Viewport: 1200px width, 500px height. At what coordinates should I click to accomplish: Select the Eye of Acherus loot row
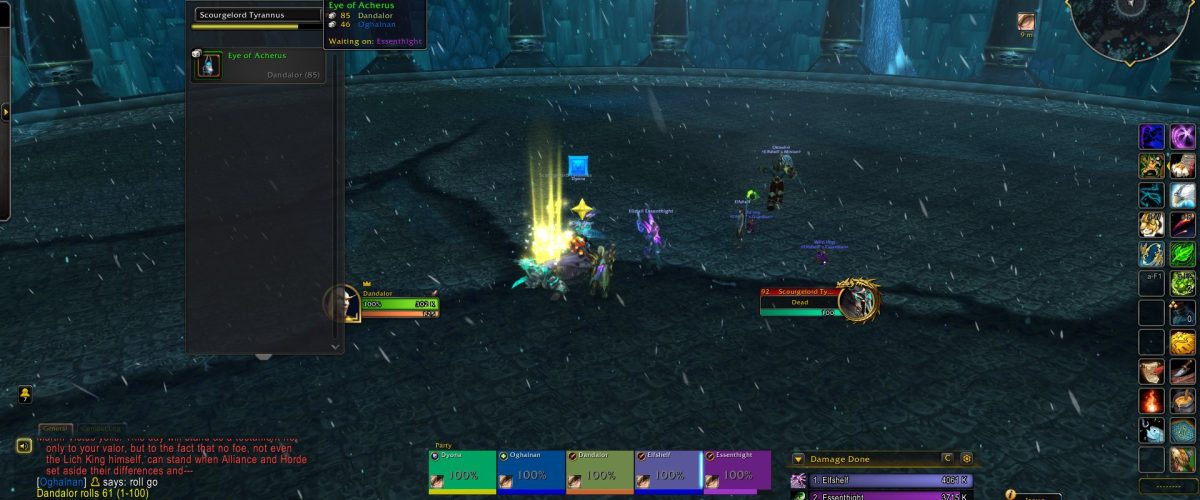click(265, 65)
